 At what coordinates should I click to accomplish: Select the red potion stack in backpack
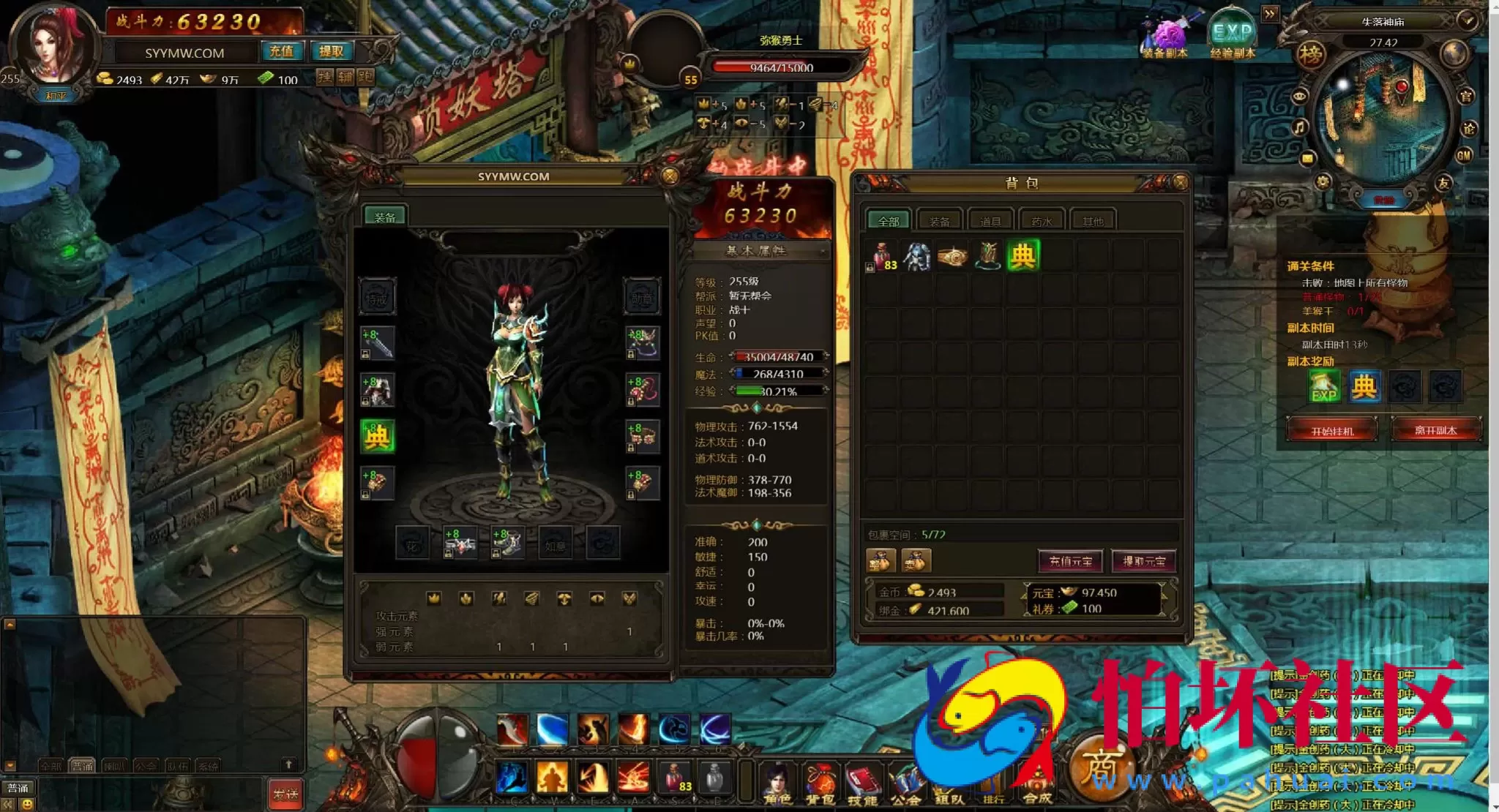pos(882,257)
